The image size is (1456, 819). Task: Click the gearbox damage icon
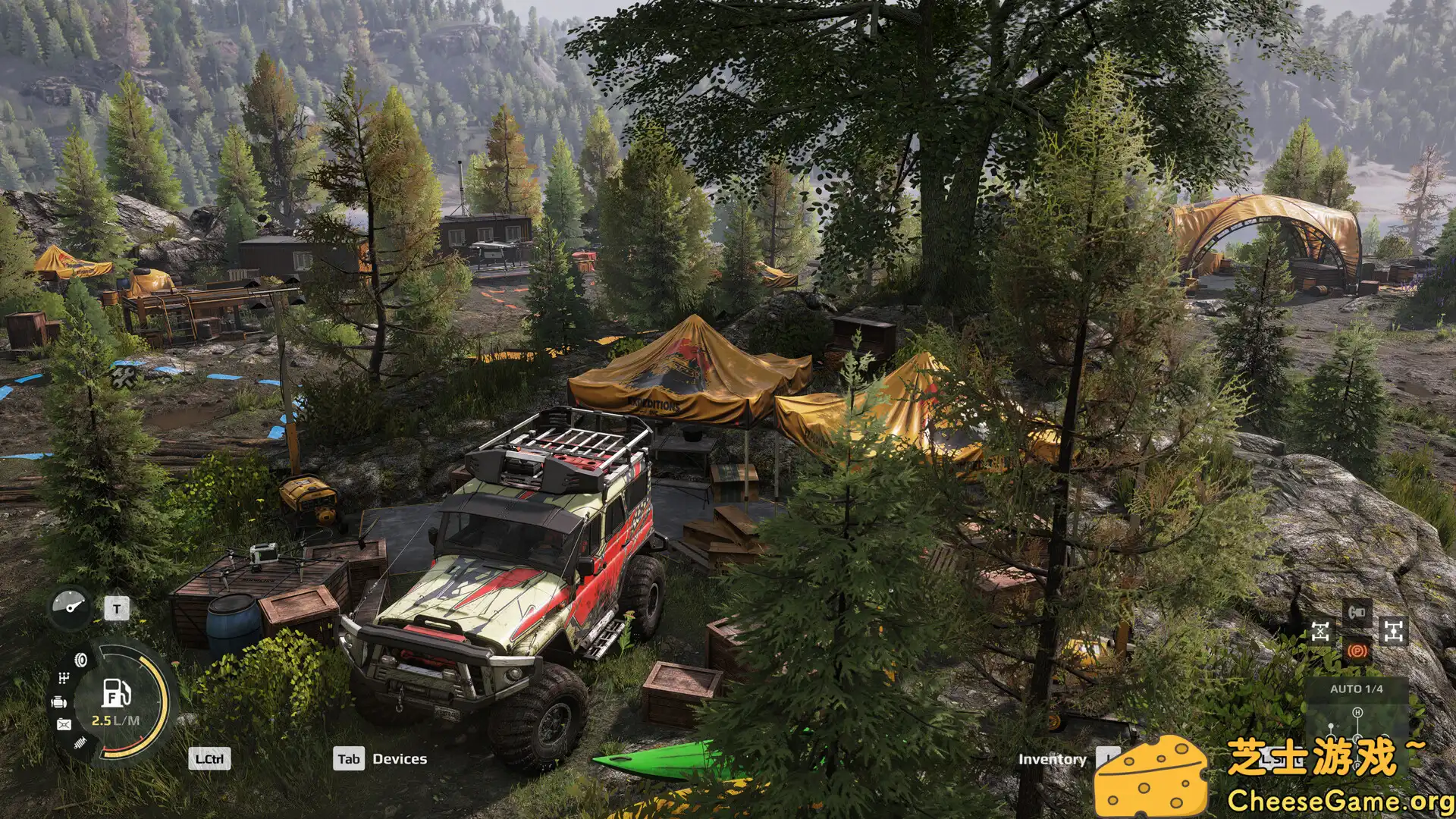[64, 676]
